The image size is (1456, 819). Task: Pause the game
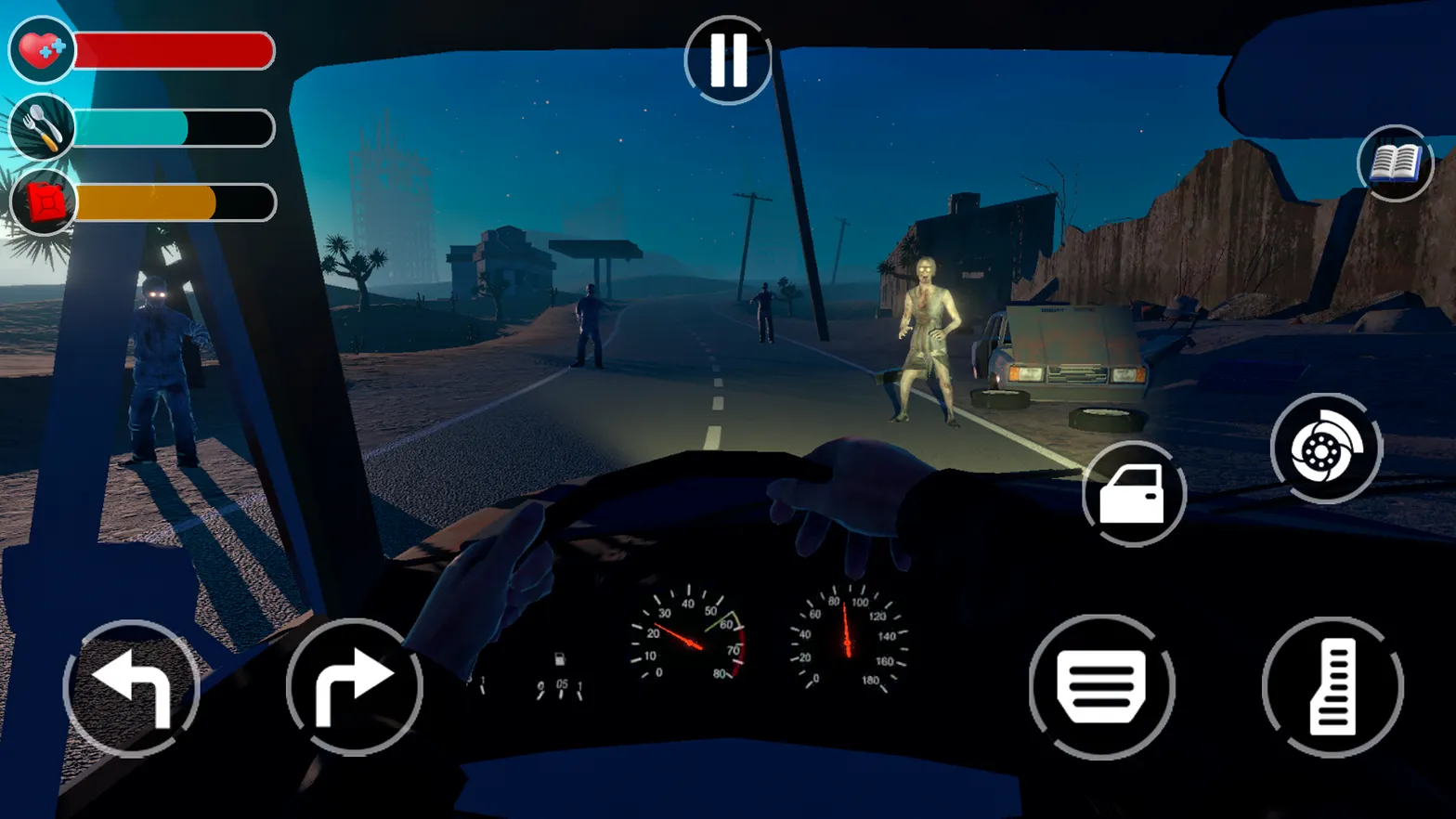click(x=728, y=58)
